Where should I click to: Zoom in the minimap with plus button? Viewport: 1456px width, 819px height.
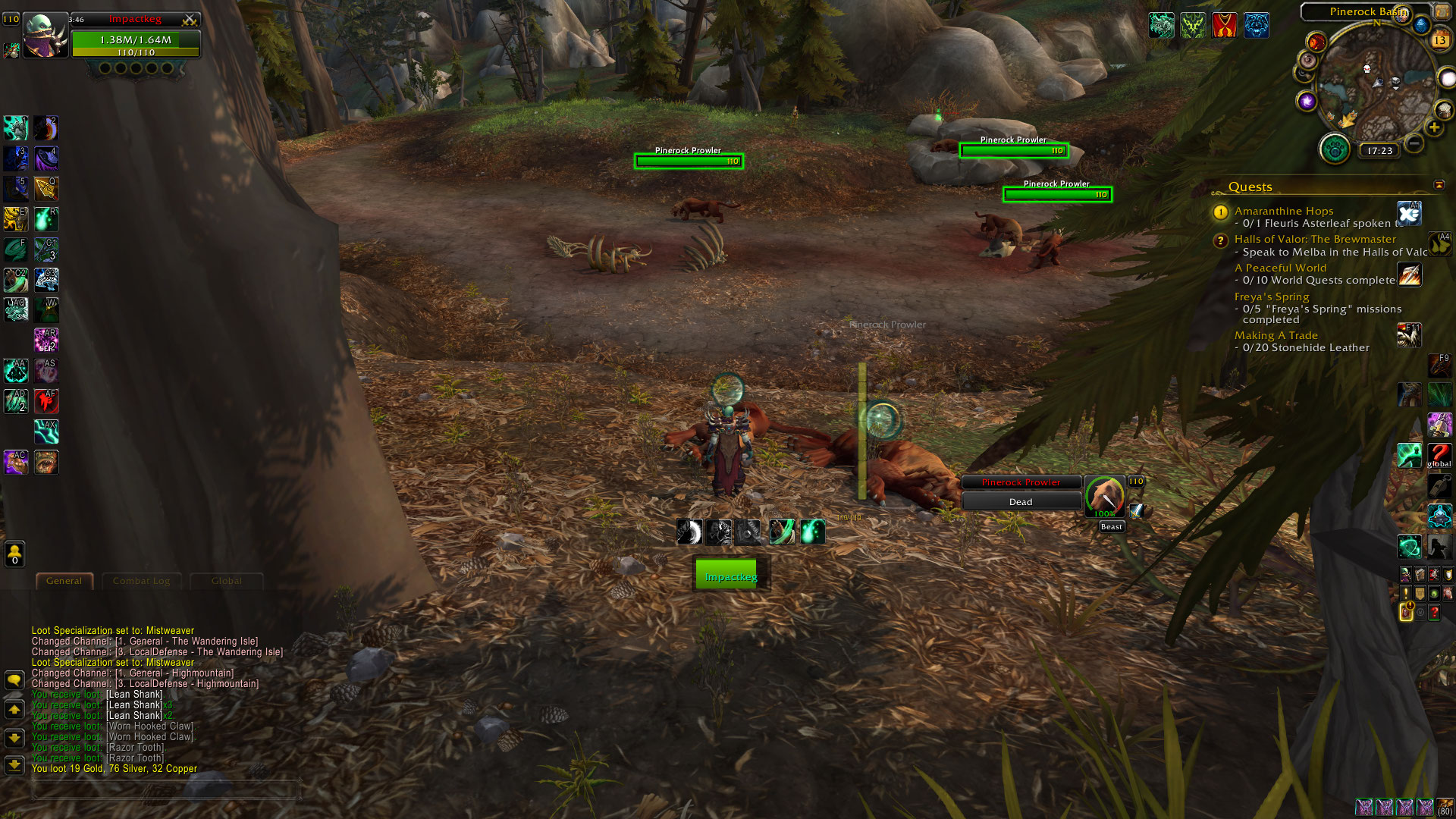(1434, 127)
